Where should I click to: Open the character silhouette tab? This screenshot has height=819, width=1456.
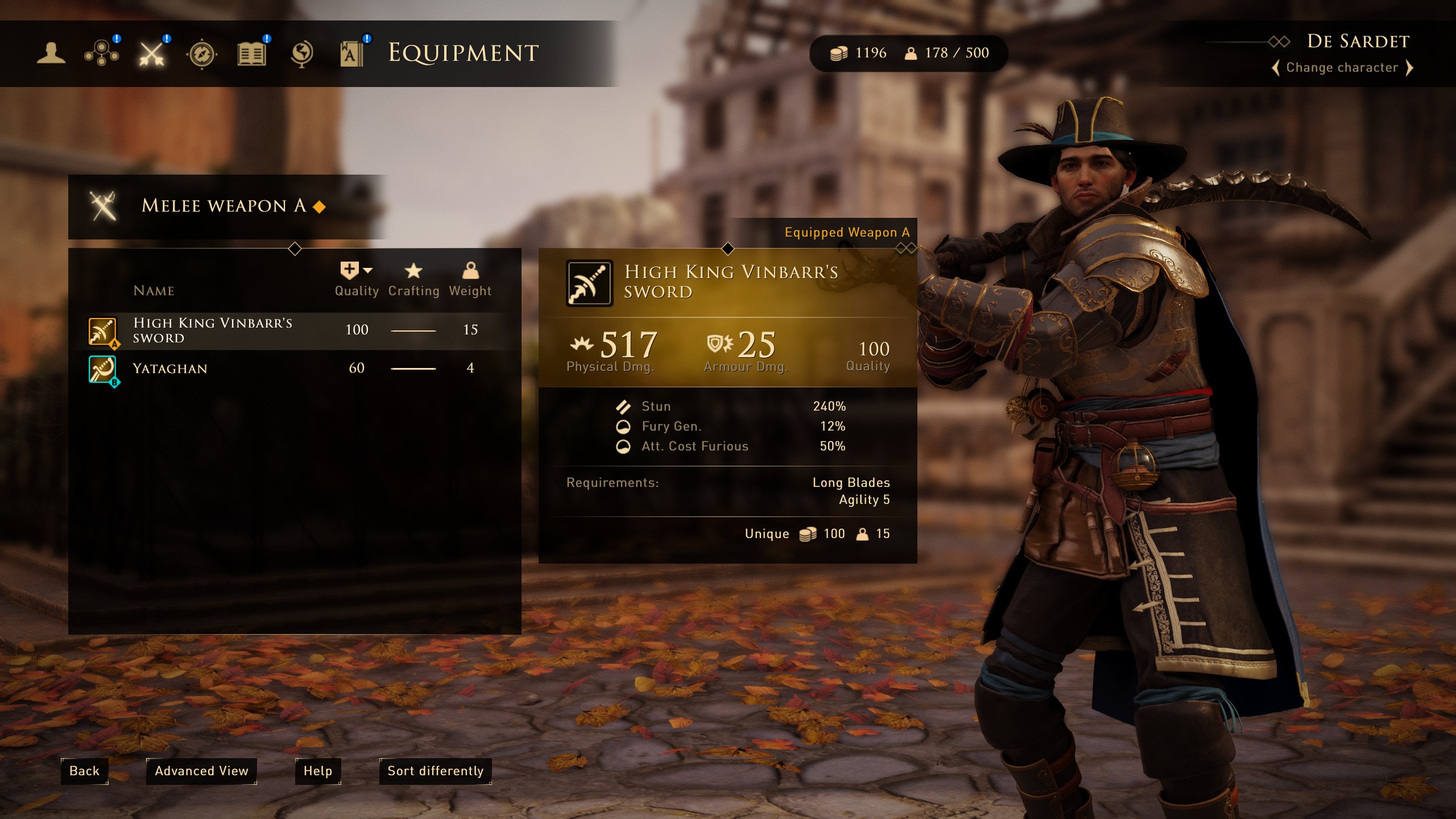51,53
